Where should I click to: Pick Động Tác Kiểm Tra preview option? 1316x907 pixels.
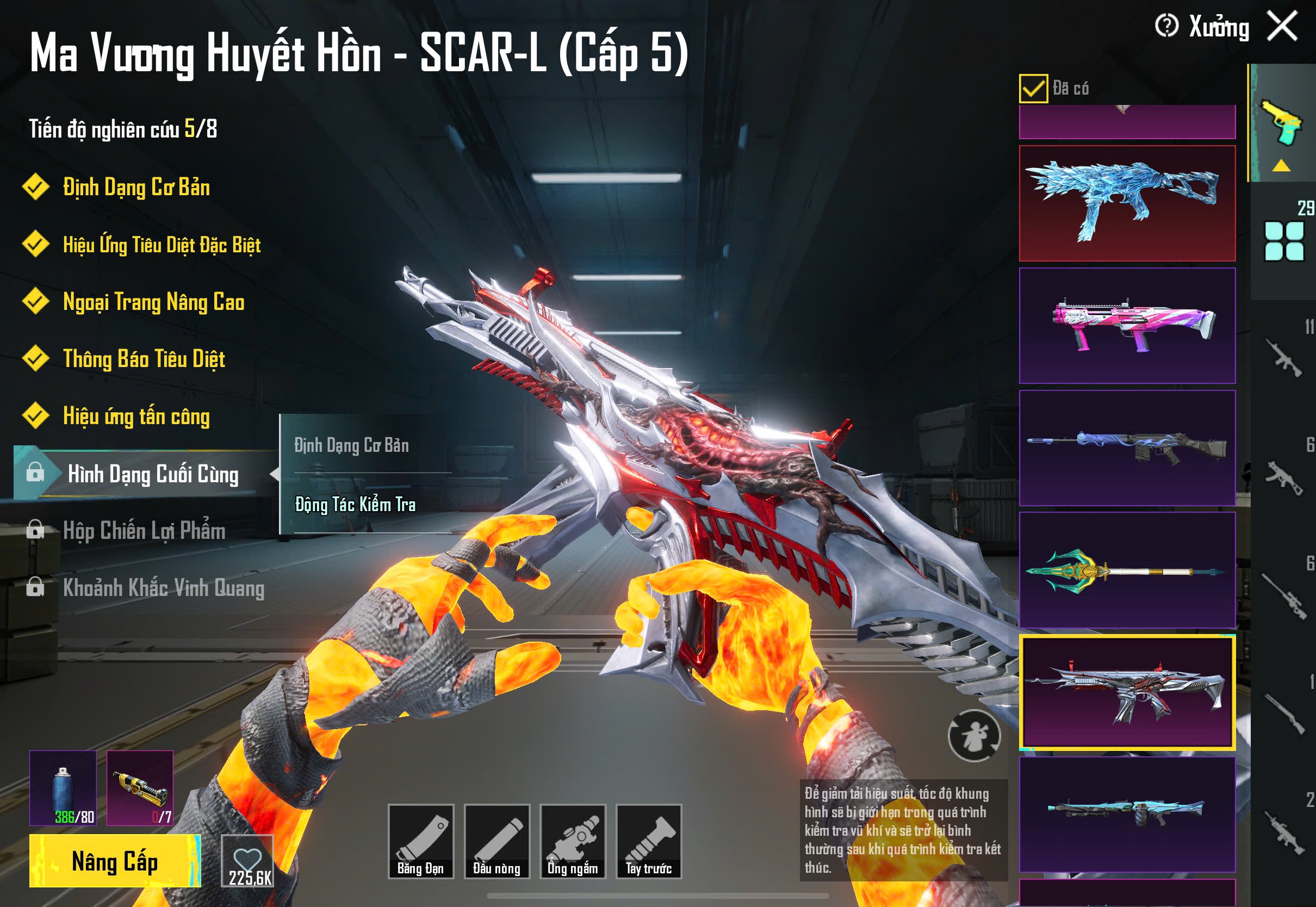coord(355,505)
